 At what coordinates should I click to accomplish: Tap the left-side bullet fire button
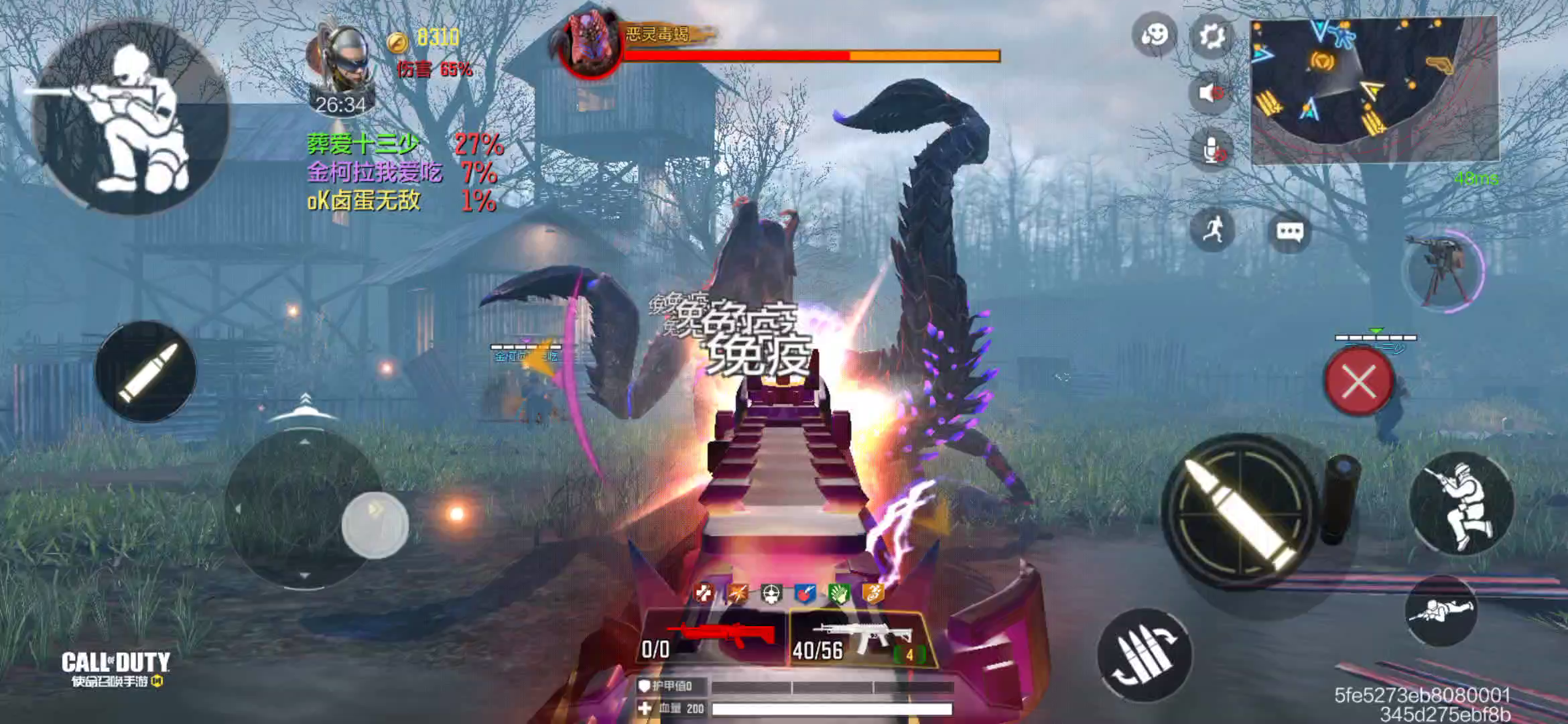point(145,372)
